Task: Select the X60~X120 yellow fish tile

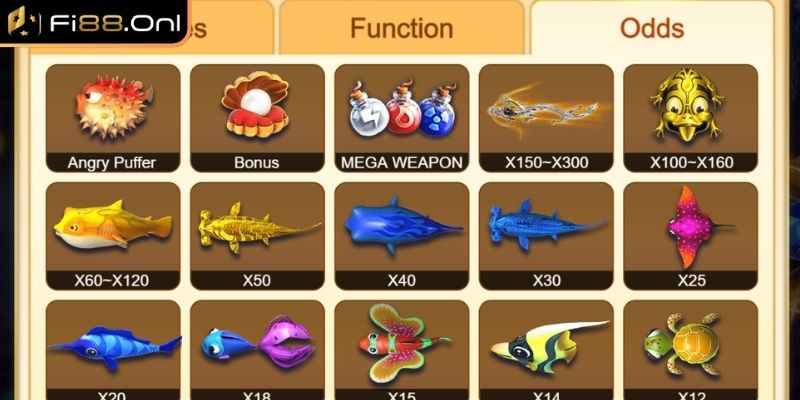Action: coord(112,236)
